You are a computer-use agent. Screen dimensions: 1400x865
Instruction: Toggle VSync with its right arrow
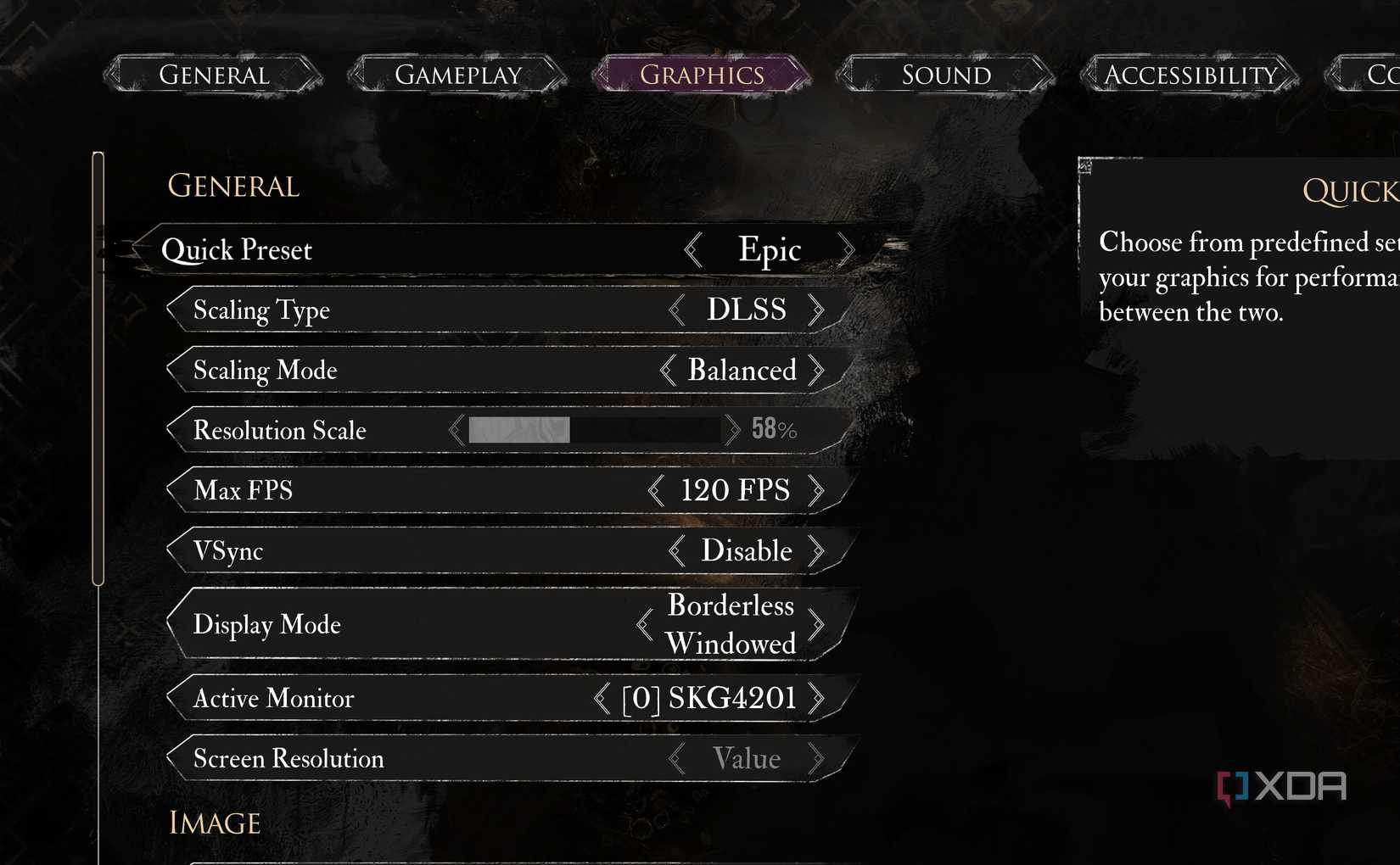pos(816,551)
